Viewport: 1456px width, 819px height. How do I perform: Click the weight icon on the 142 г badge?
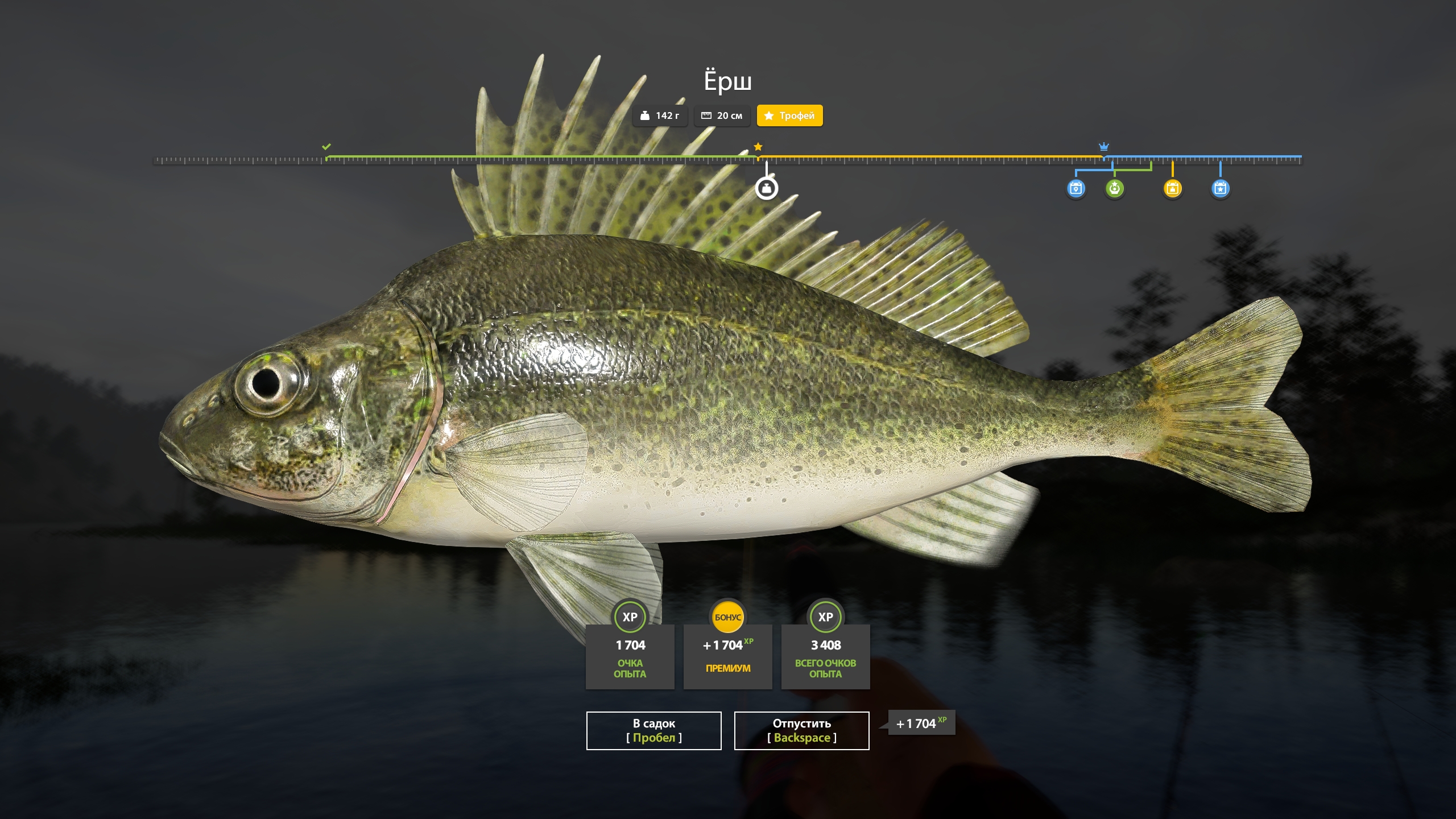(646, 116)
